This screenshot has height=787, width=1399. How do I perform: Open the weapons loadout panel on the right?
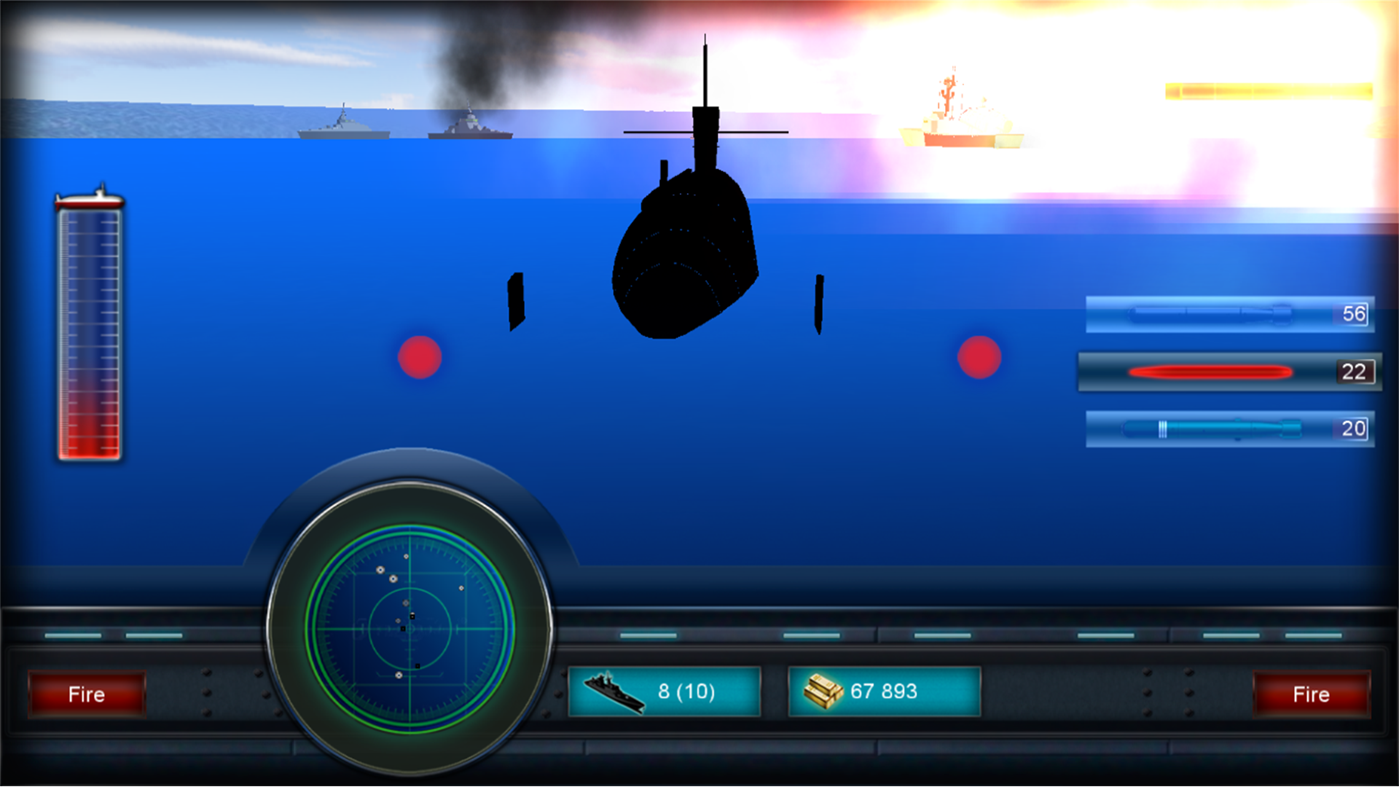[1228, 371]
